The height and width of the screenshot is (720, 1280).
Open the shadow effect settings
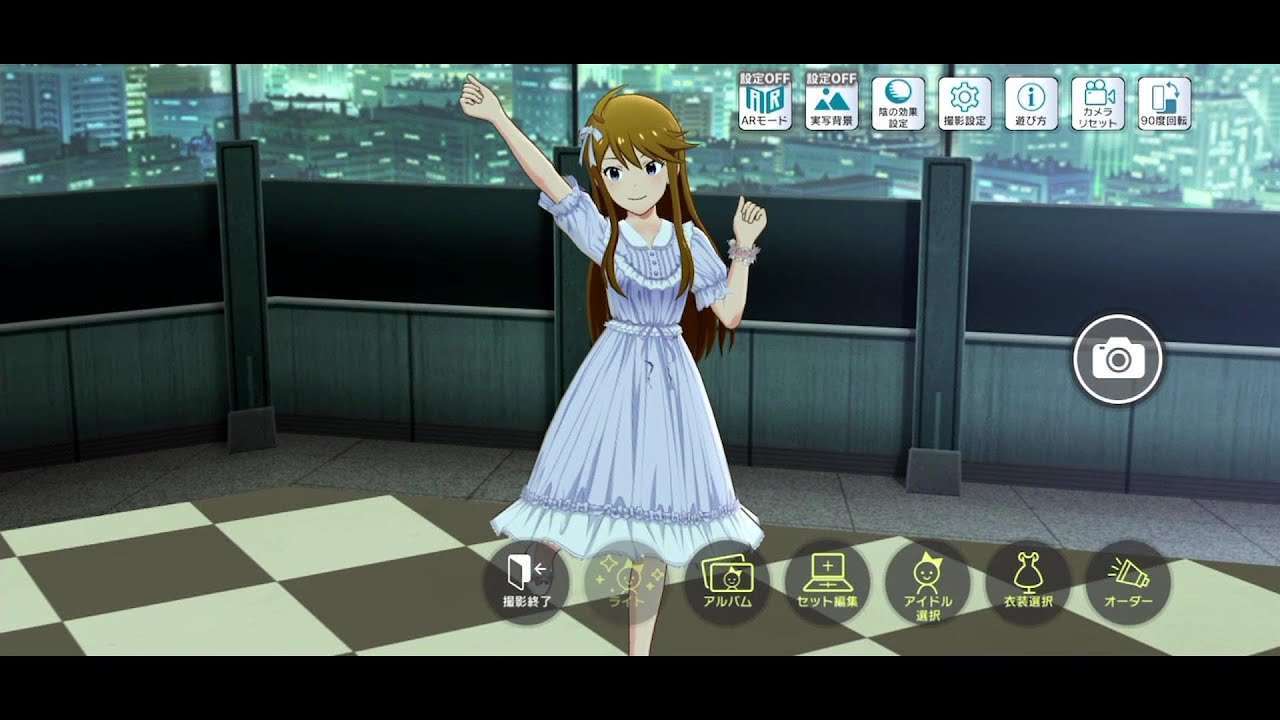coord(898,103)
